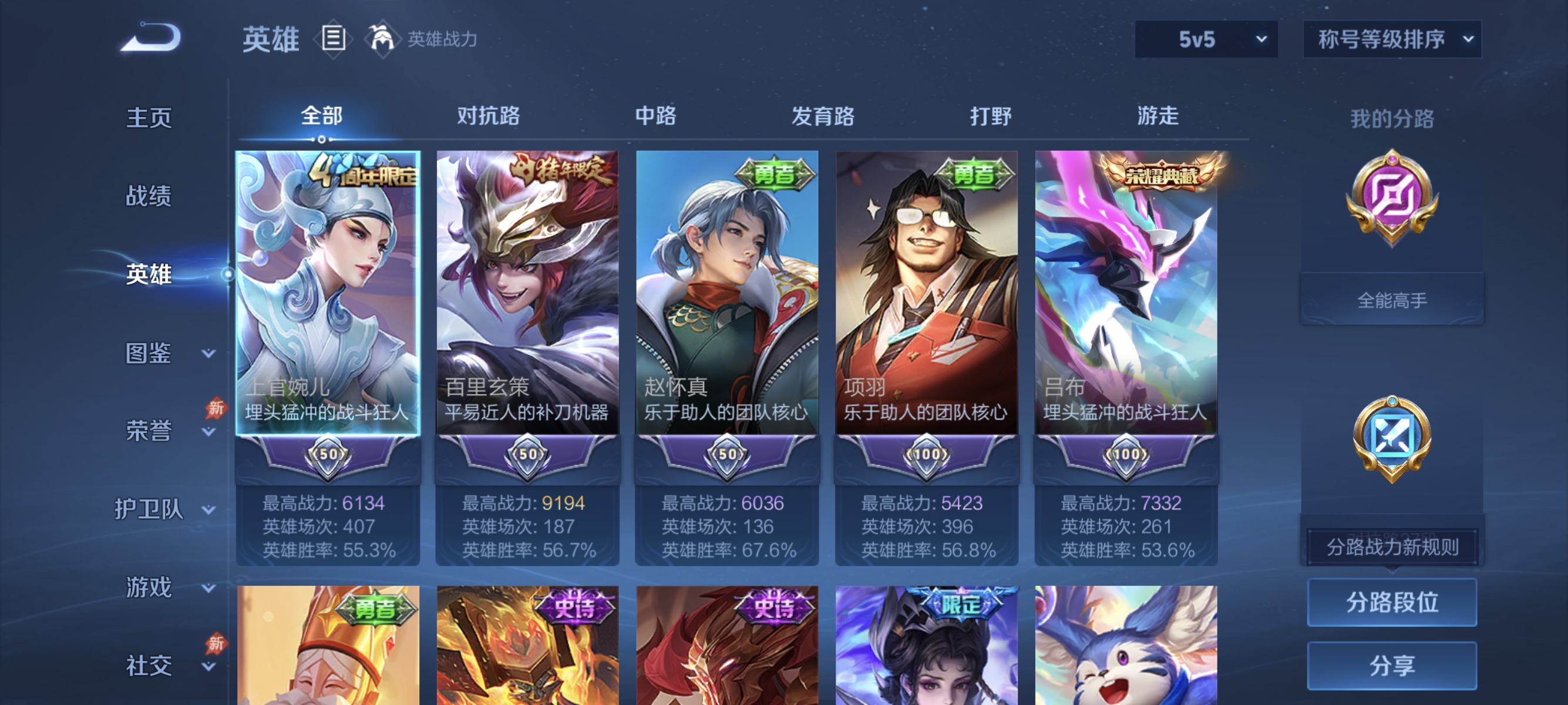Viewport: 1568px width, 705px height.
Task: Switch to the 打野 lane tab
Action: coord(990,116)
